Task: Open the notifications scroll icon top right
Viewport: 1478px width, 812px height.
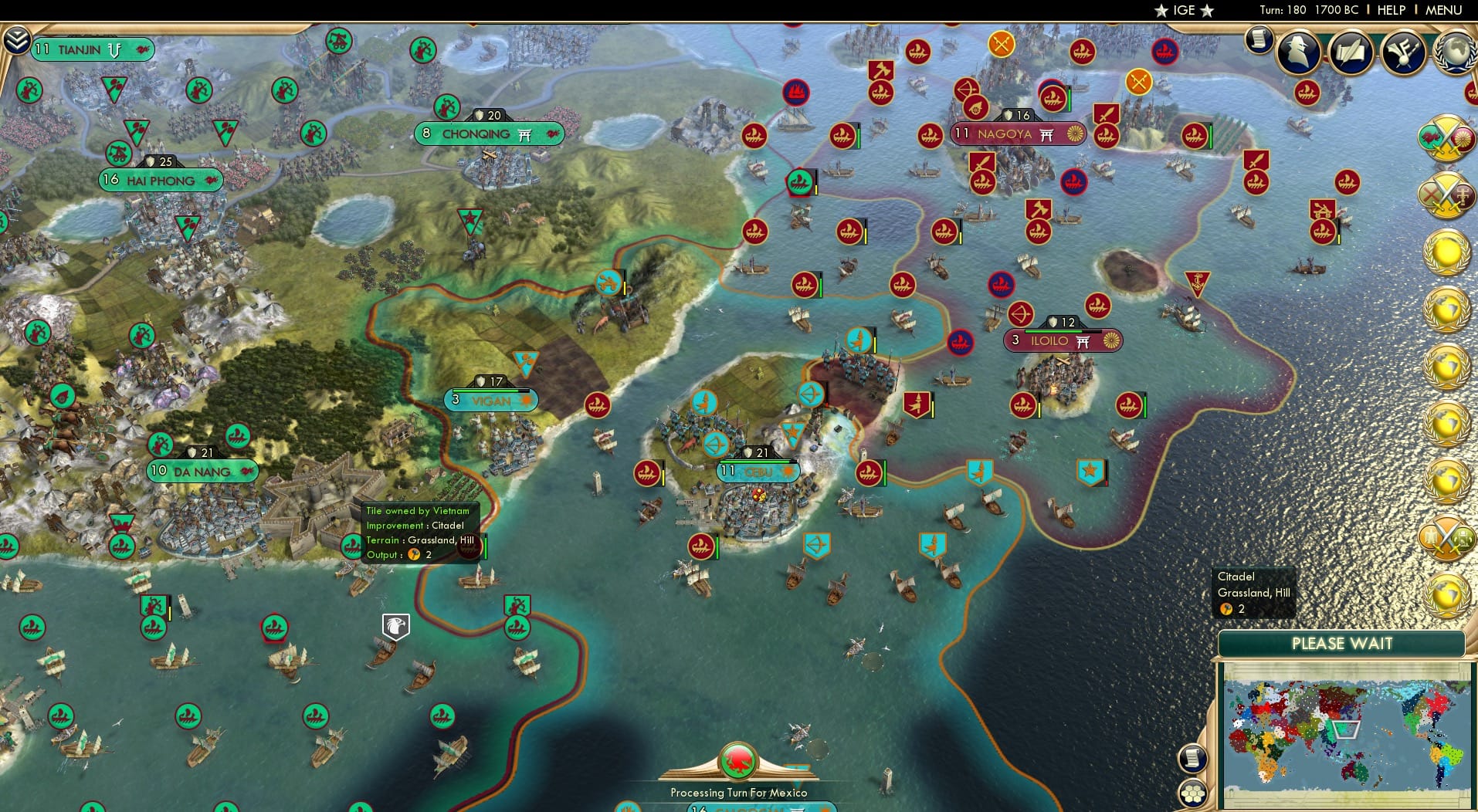Action: [x=1259, y=40]
